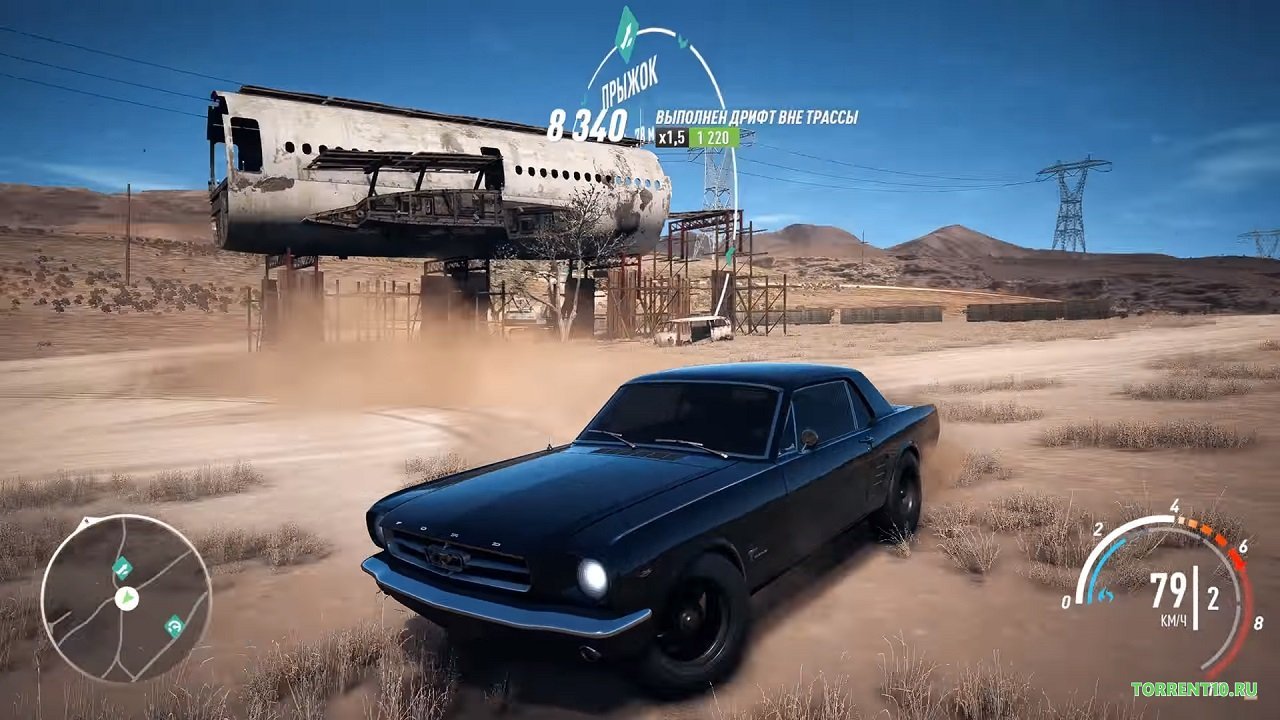Click the player arrow at the minimap center
This screenshot has height=720, width=1280.
(126, 600)
